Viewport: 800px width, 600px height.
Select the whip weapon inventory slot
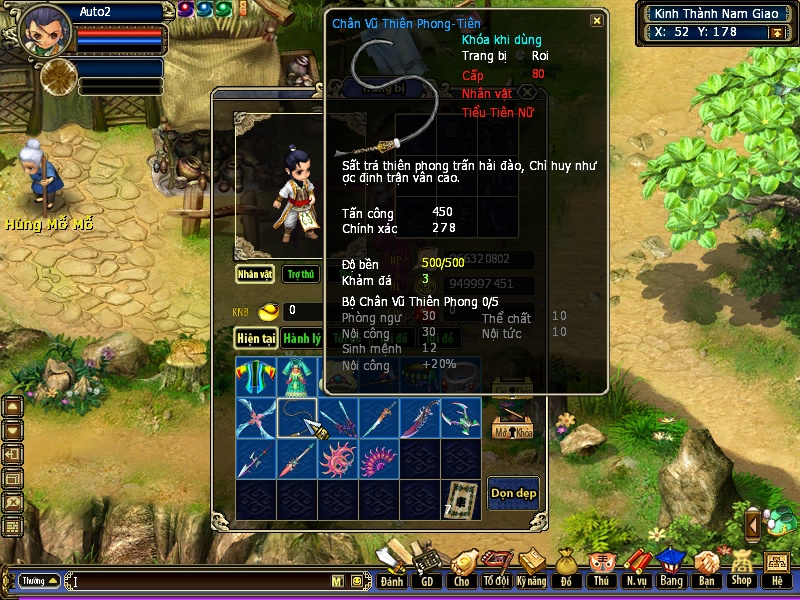[297, 418]
